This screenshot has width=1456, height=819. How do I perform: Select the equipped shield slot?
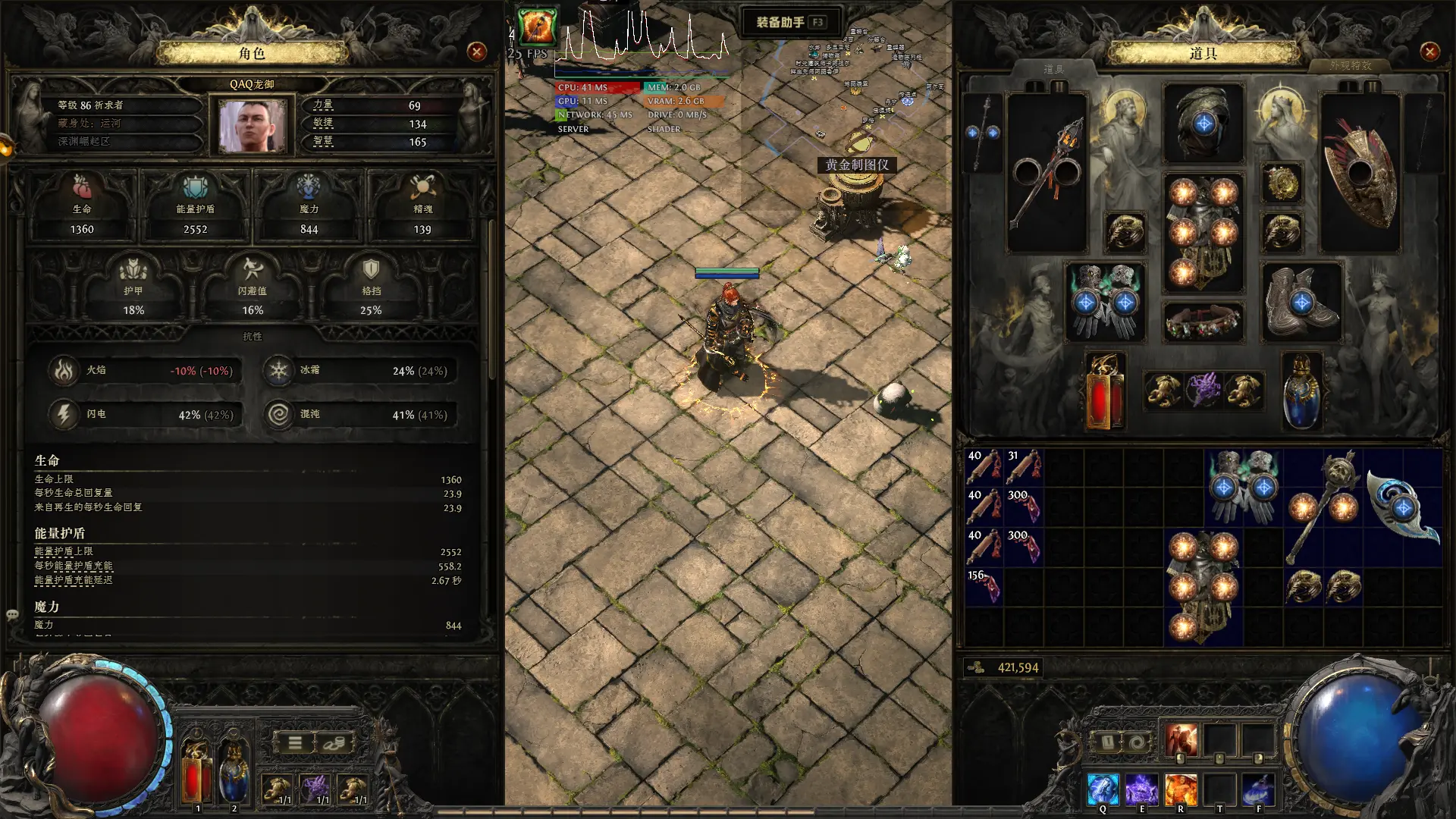click(1360, 173)
